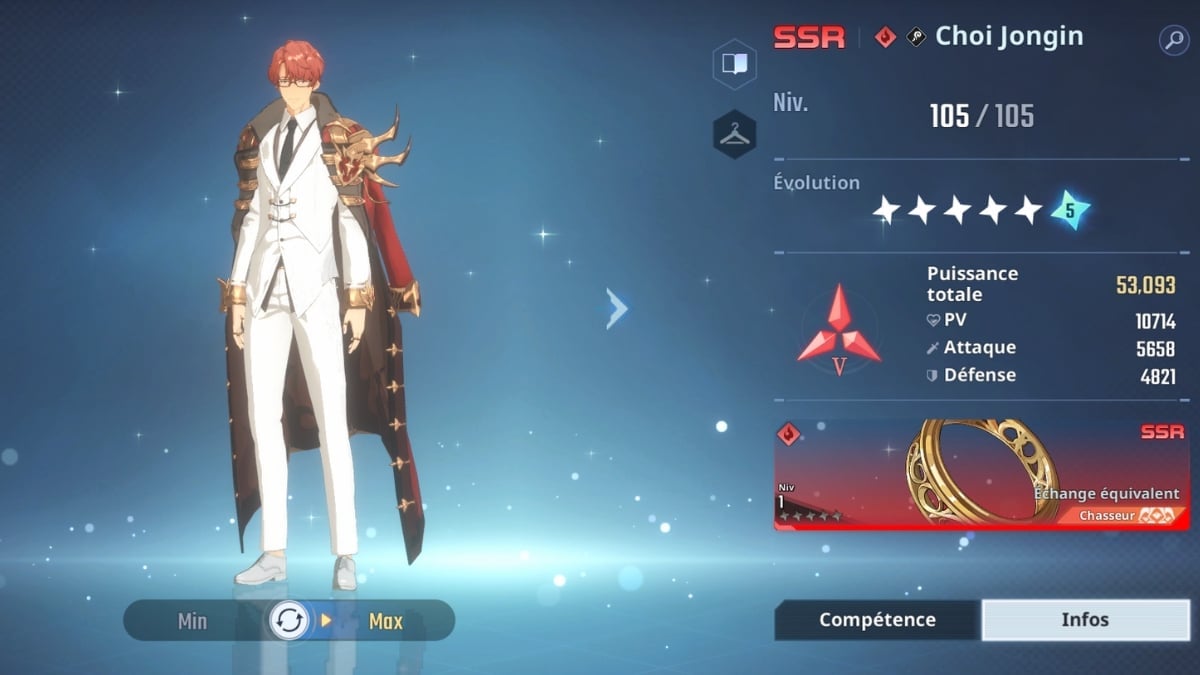Open the magnifying glass detail view
This screenshot has width=1200, height=675.
tap(1173, 40)
